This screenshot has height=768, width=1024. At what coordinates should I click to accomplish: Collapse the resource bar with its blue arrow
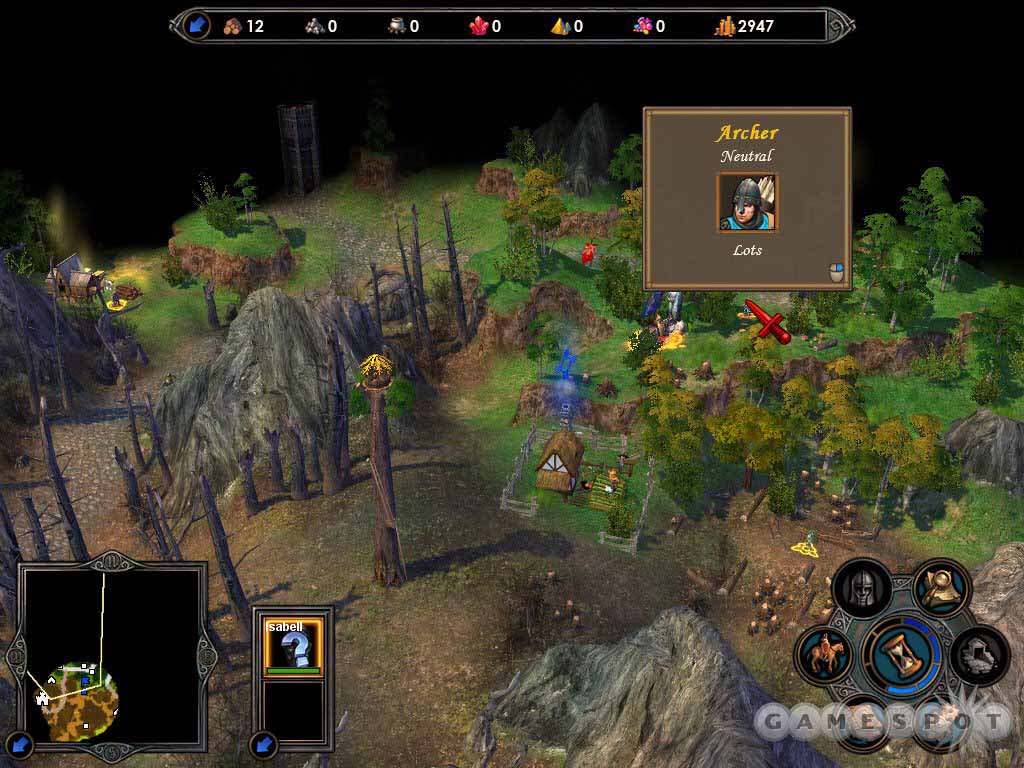coord(195,26)
